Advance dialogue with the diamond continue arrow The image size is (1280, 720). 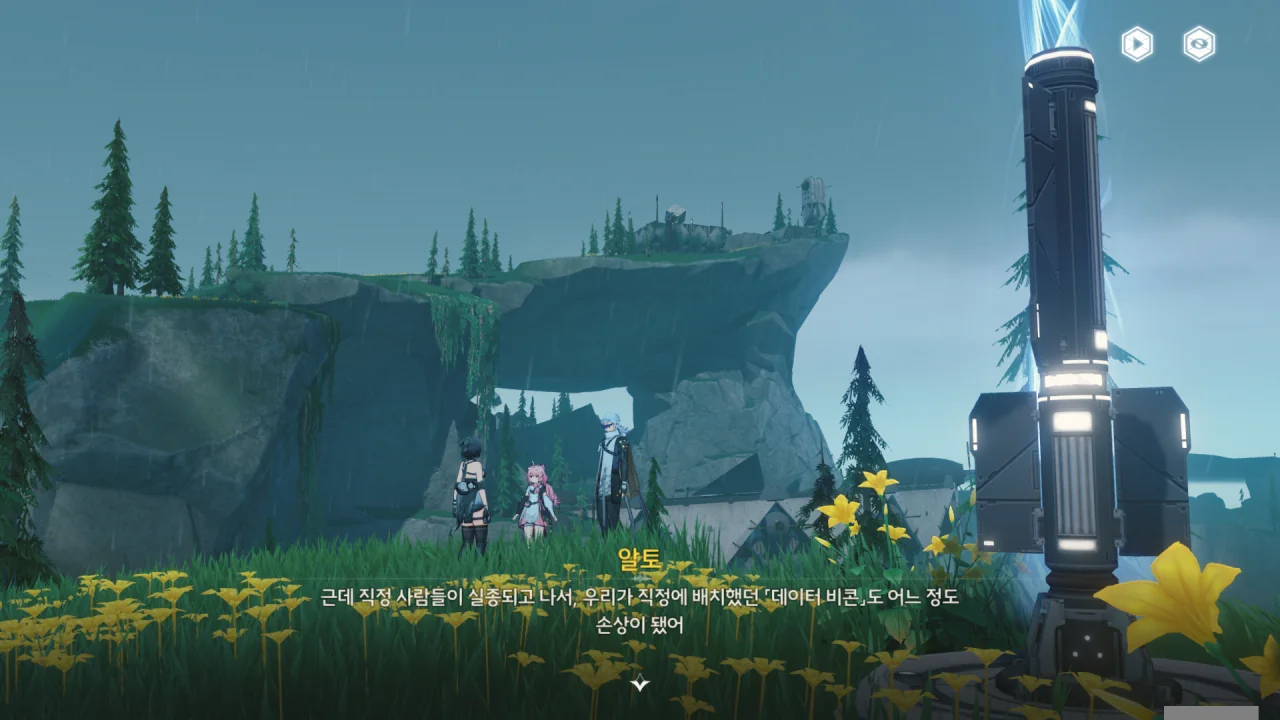pyautogui.click(x=640, y=684)
